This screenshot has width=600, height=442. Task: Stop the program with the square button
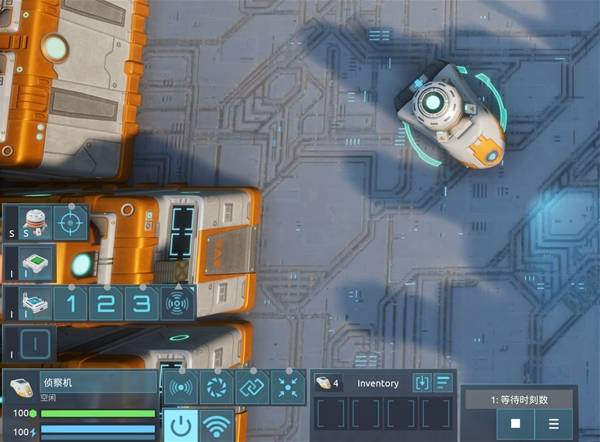tap(515, 423)
